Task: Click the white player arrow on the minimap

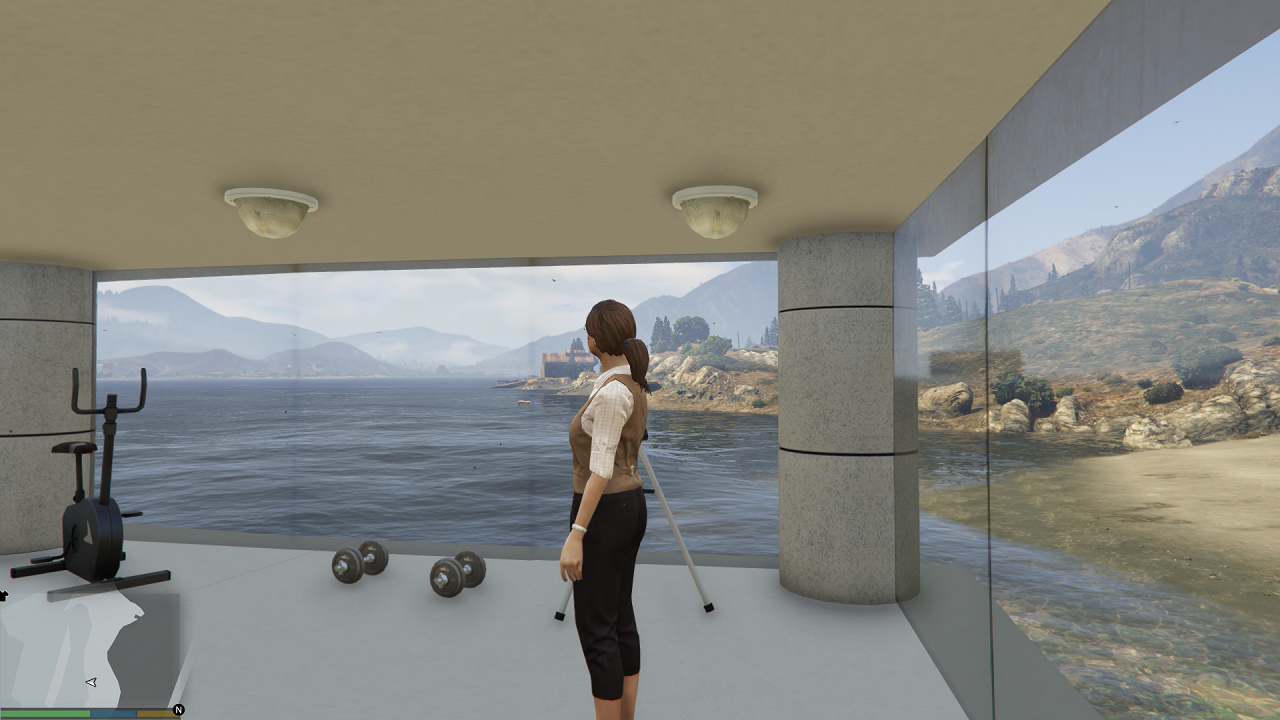Action: (91, 682)
